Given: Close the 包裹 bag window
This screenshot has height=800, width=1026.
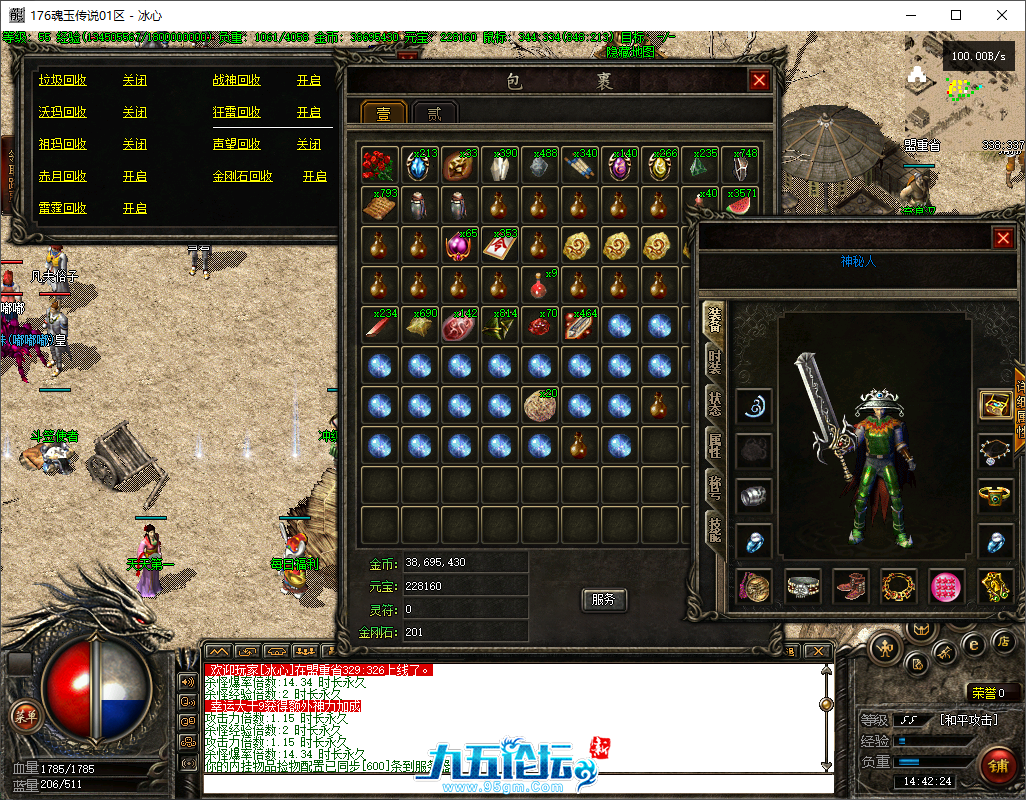Looking at the screenshot, I should [759, 81].
